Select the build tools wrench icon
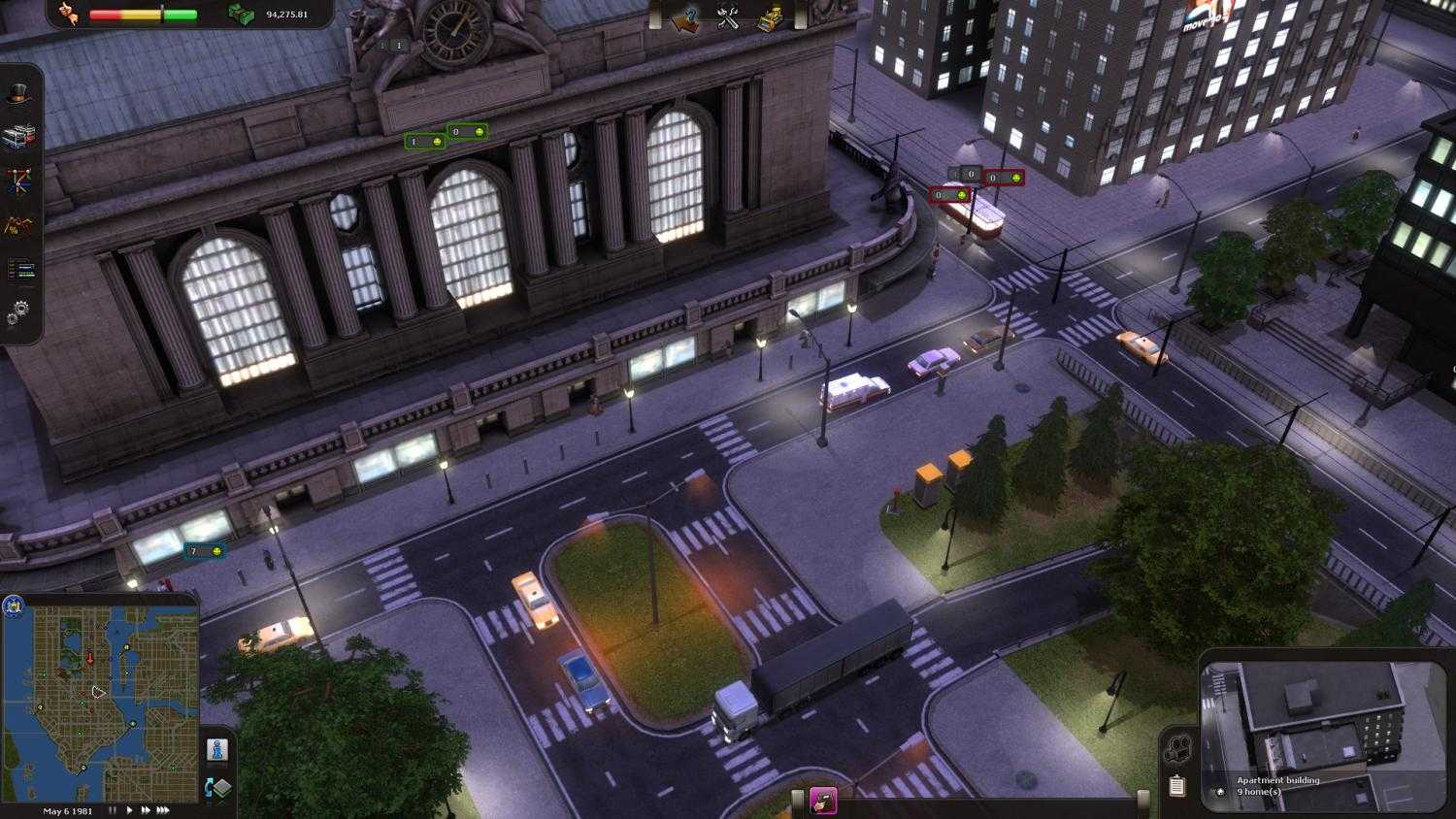Viewport: 1456px width, 819px height. [725, 18]
